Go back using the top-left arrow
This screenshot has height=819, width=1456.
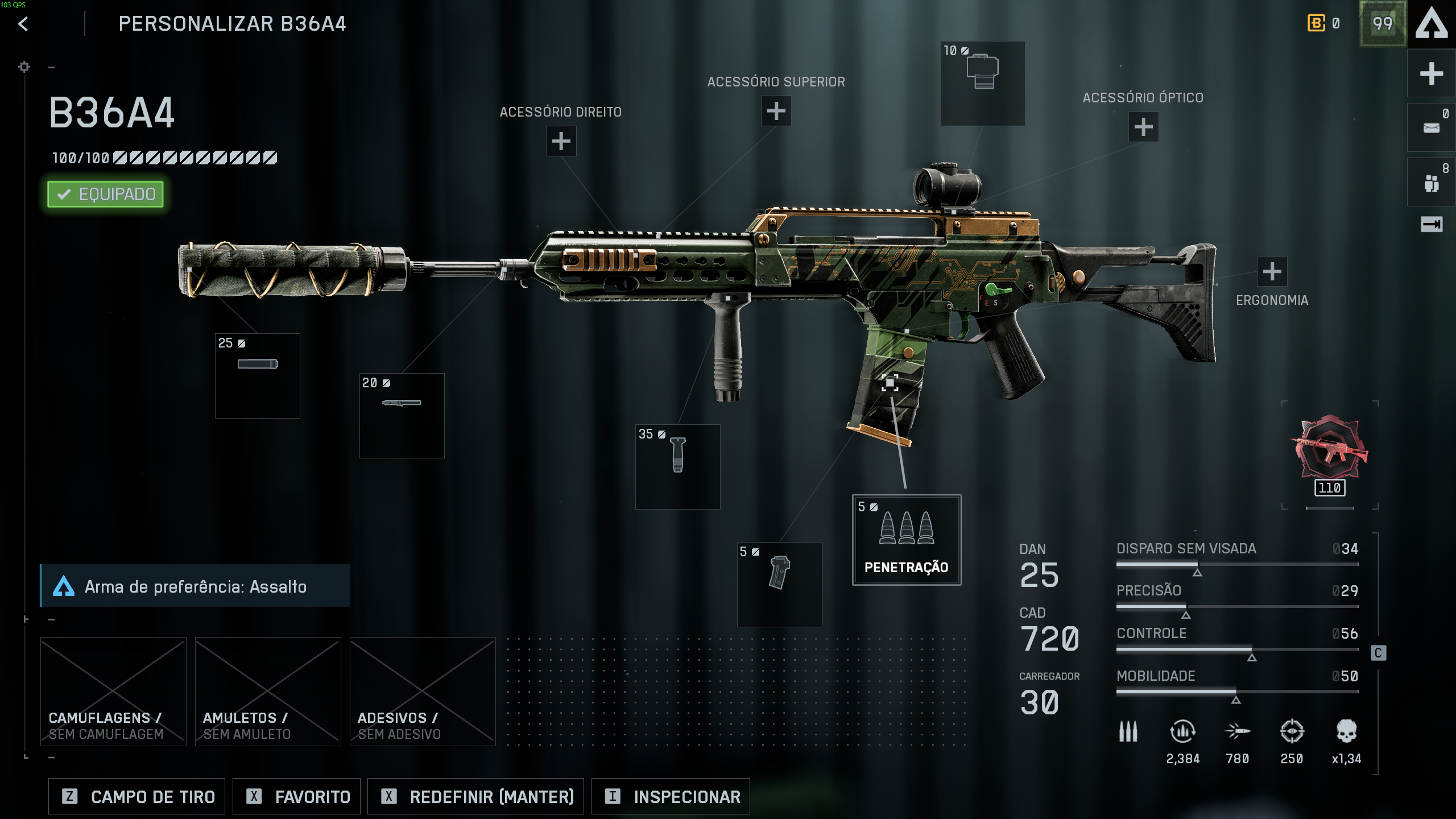23,24
